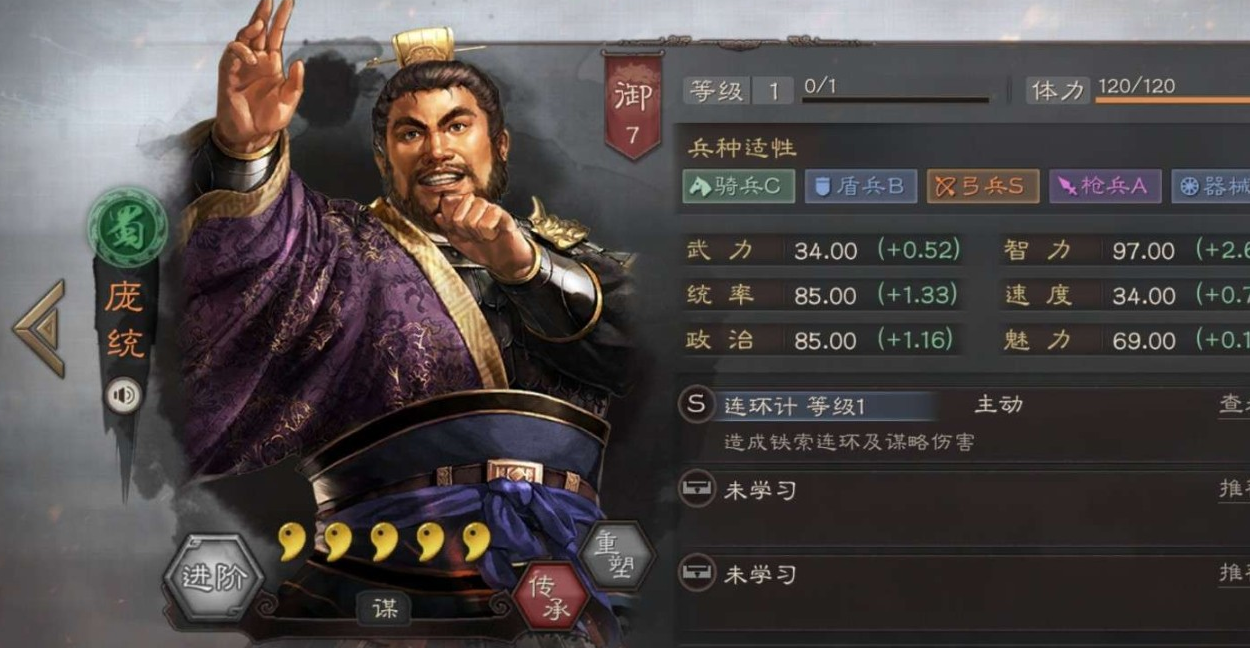The height and width of the screenshot is (648, 1250).
Task: Choose the 盾兵B shield troop tag
Action: coord(861,186)
